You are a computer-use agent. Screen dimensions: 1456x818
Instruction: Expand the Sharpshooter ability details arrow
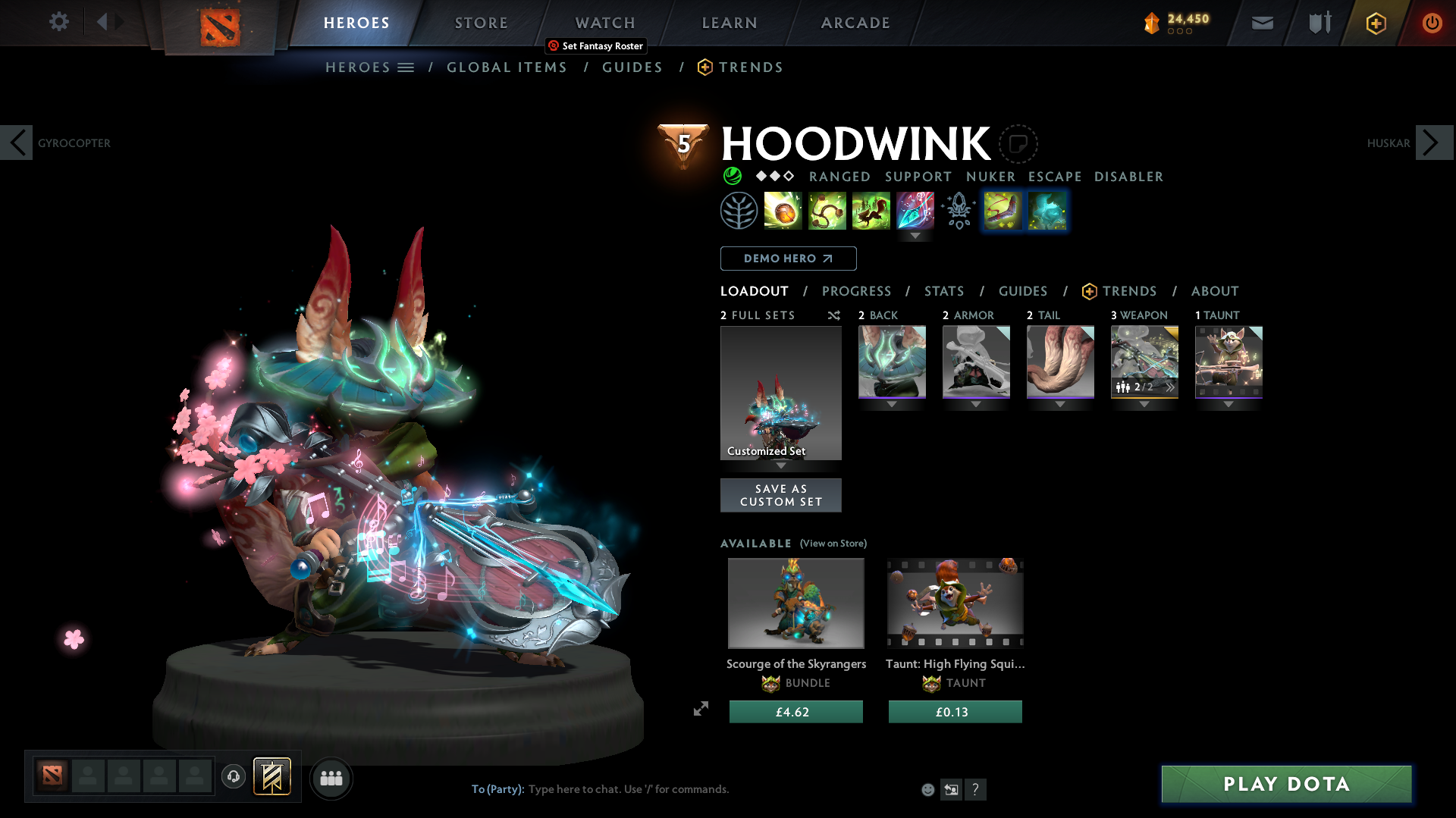tap(915, 236)
